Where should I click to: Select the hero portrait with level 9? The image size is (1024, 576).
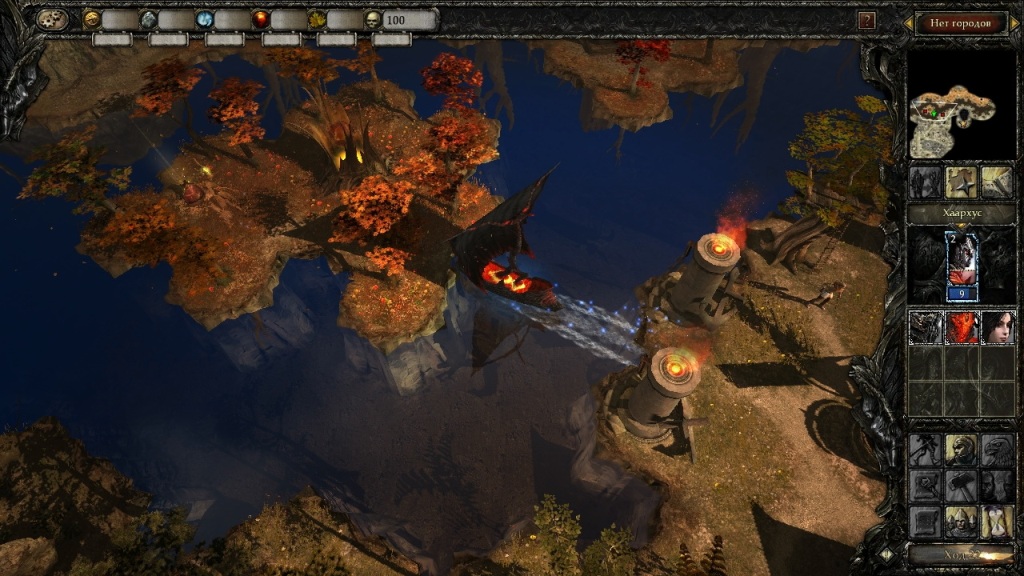[x=961, y=265]
